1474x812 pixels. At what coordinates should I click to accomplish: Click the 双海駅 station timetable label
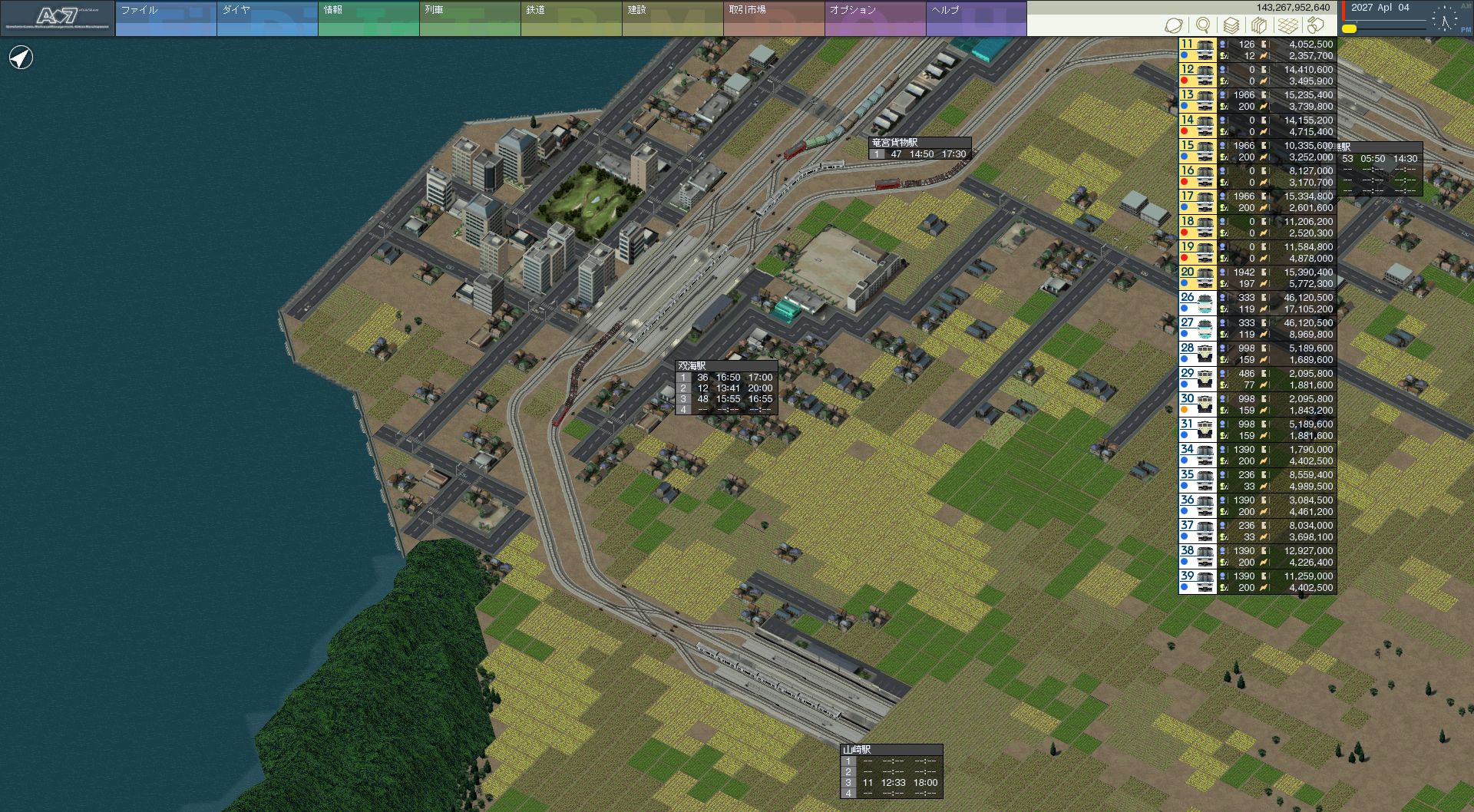(692, 366)
